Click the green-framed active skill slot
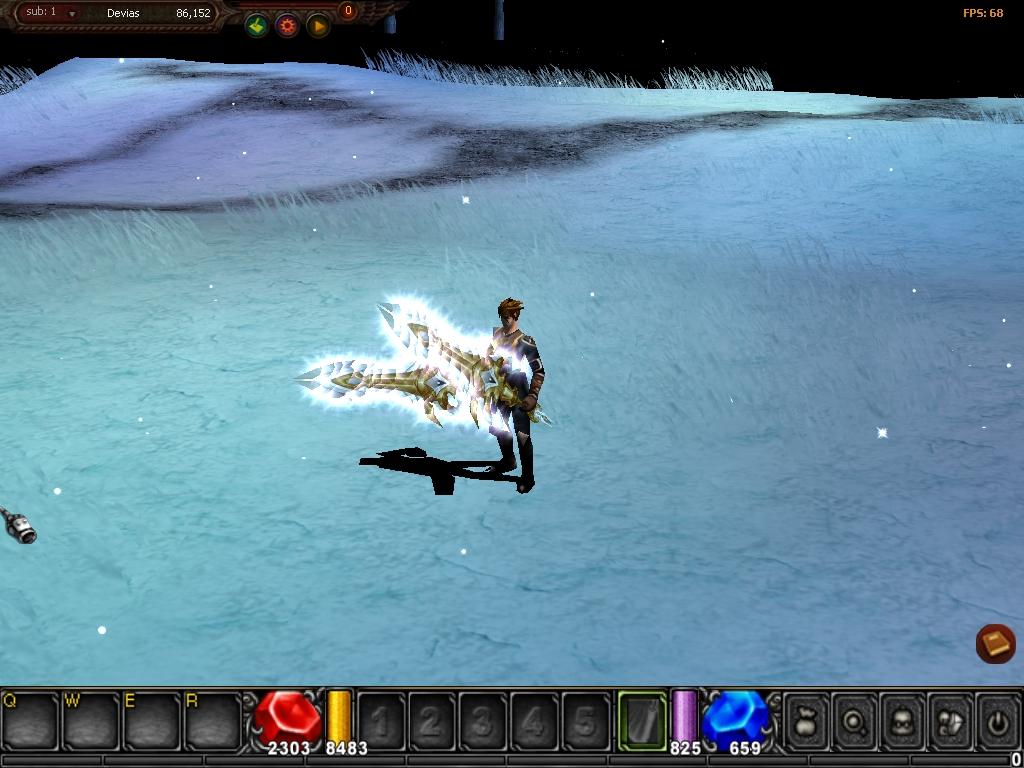 tap(642, 720)
